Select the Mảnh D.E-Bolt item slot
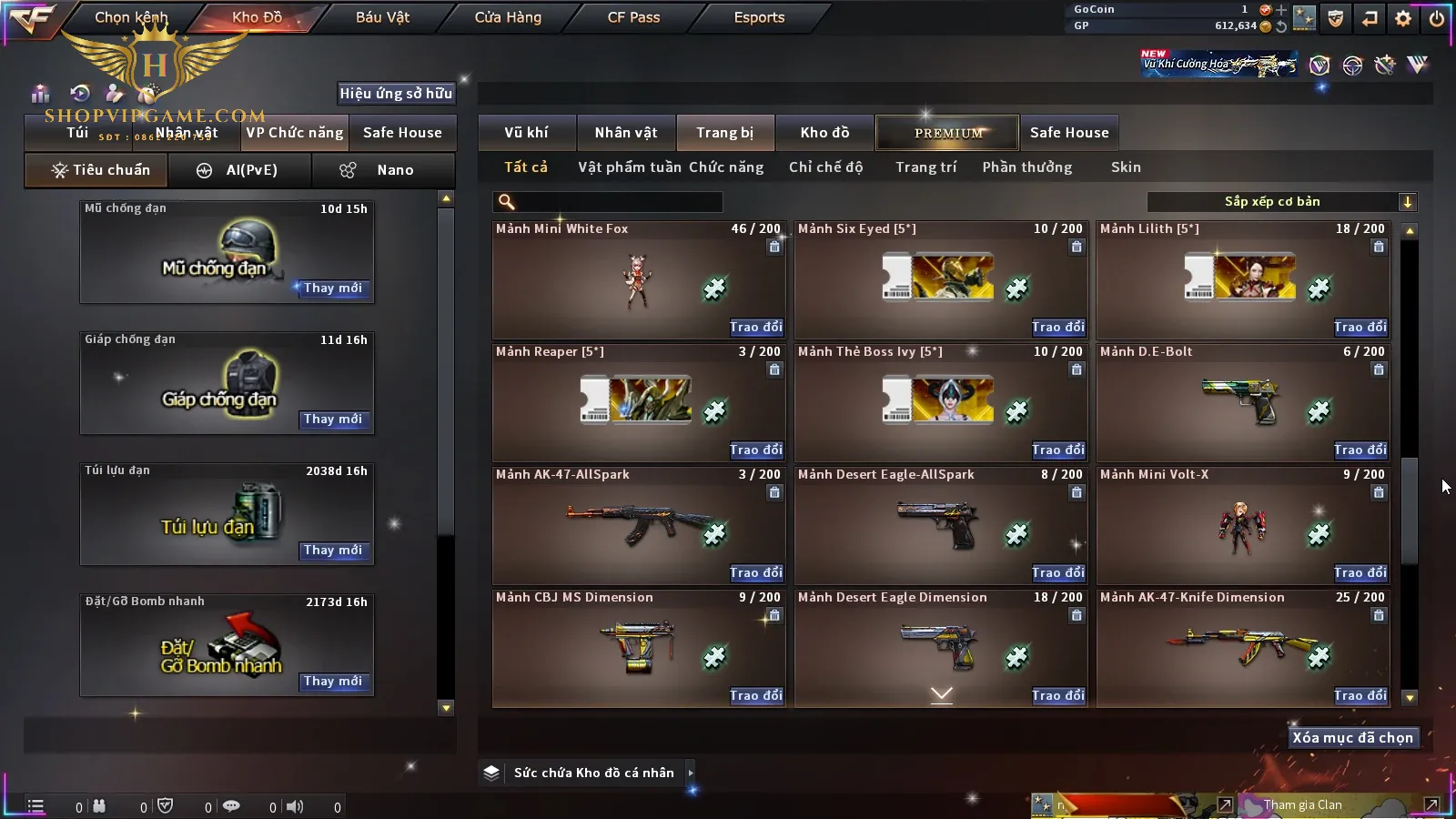 pyautogui.click(x=1242, y=400)
